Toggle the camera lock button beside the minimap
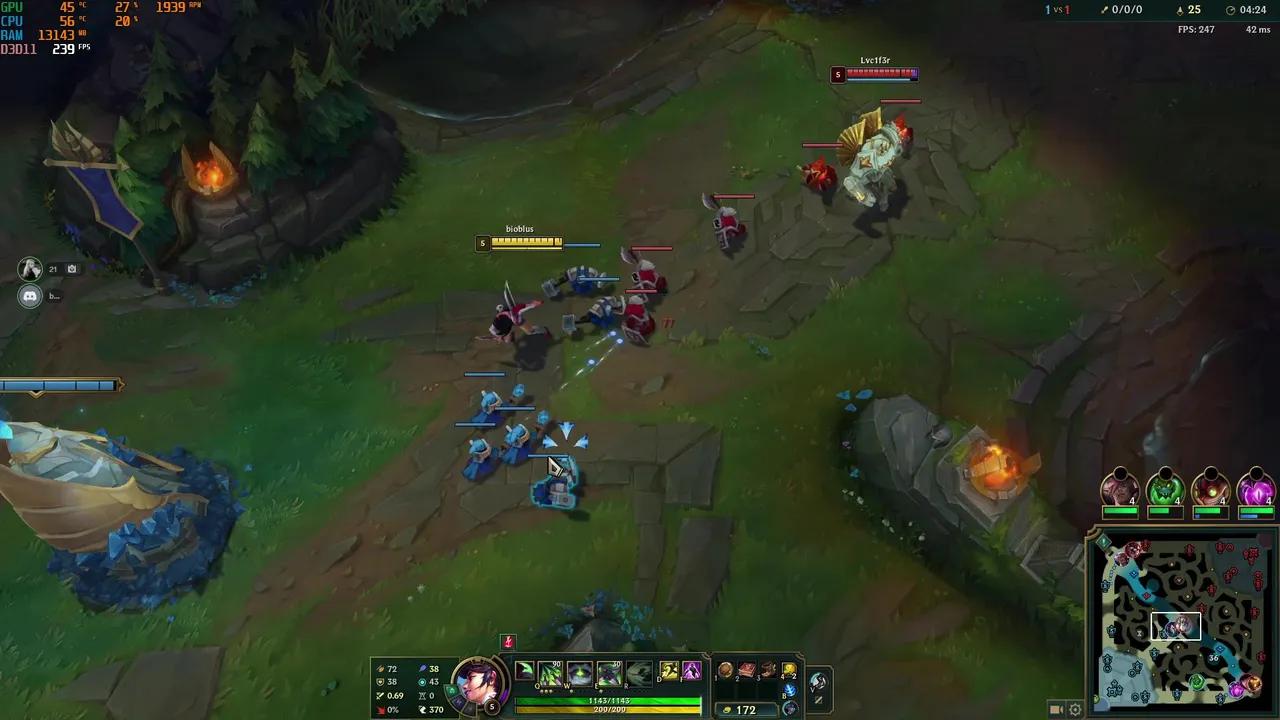1280x720 pixels. pyautogui.click(x=1056, y=708)
